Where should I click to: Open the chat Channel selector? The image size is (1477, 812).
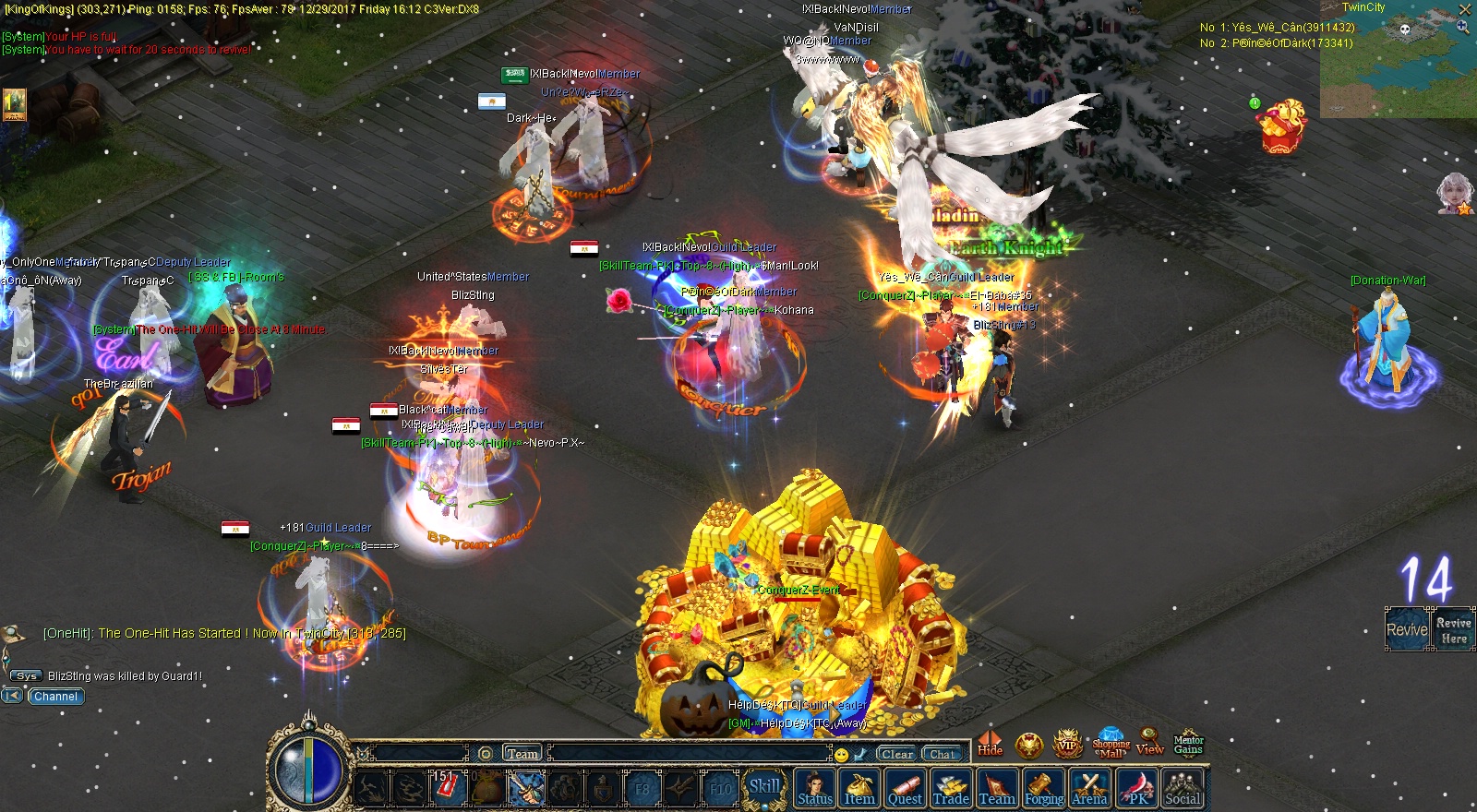click(55, 697)
